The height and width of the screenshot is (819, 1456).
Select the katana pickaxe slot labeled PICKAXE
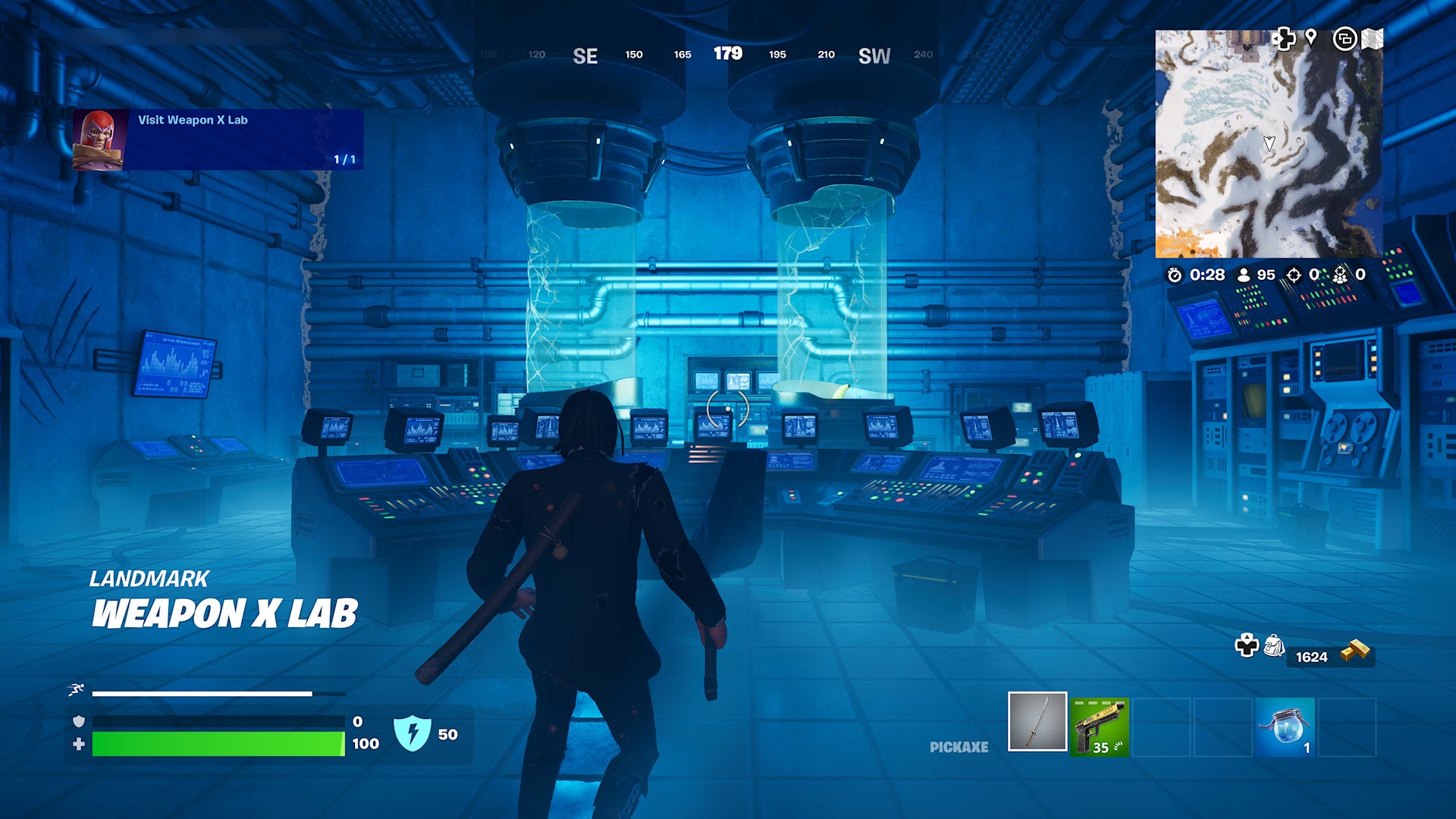pos(1036,723)
